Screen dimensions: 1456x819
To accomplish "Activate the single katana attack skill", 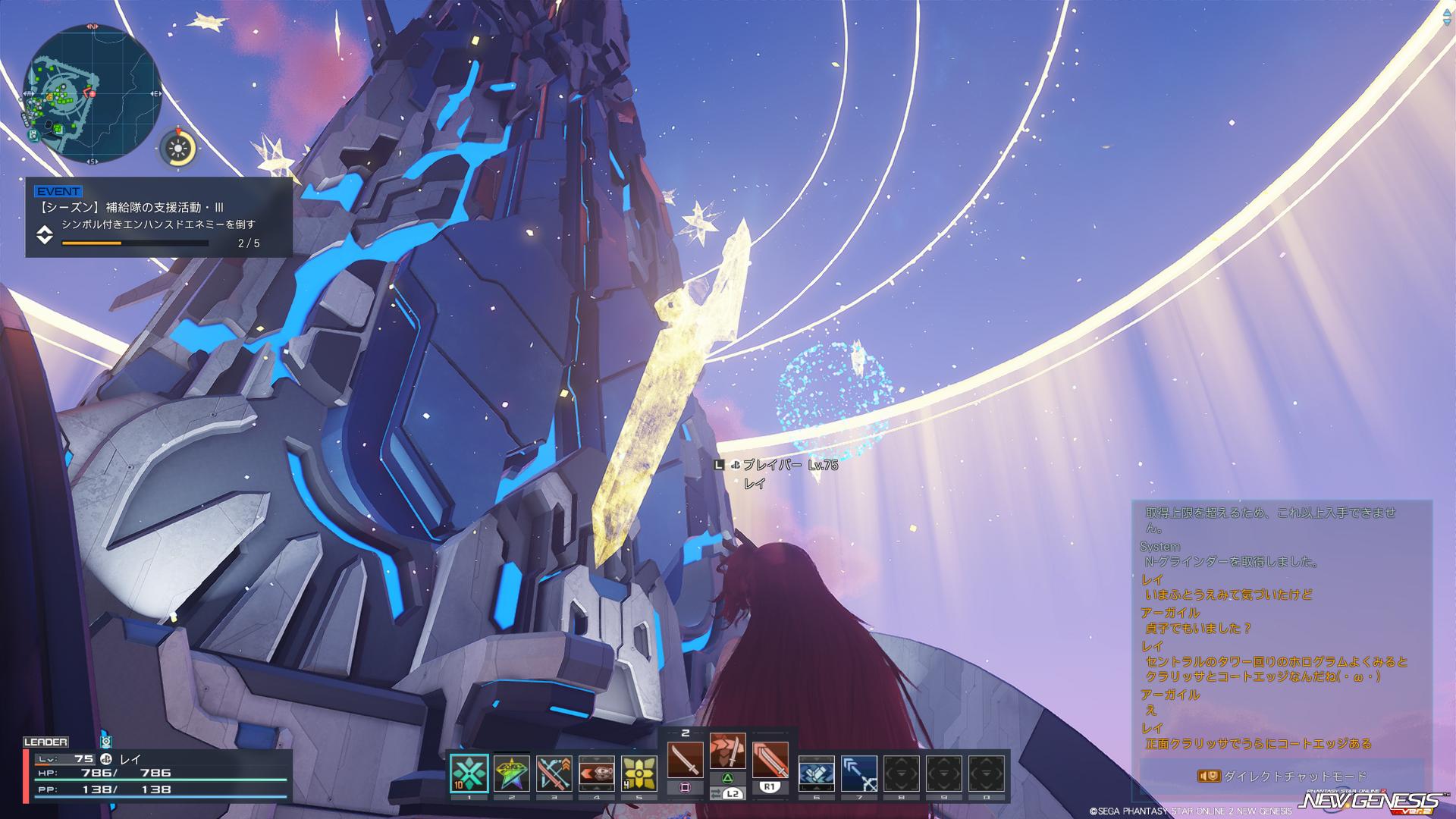I will (685, 759).
